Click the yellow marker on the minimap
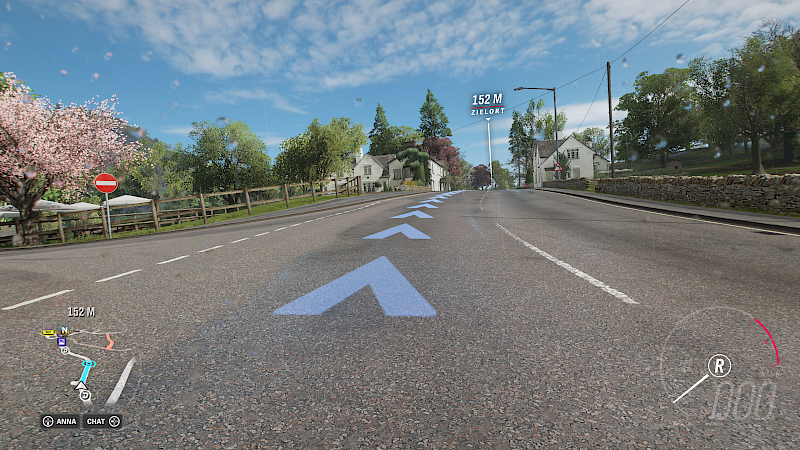Image resolution: width=800 pixels, height=450 pixels. click(x=48, y=332)
